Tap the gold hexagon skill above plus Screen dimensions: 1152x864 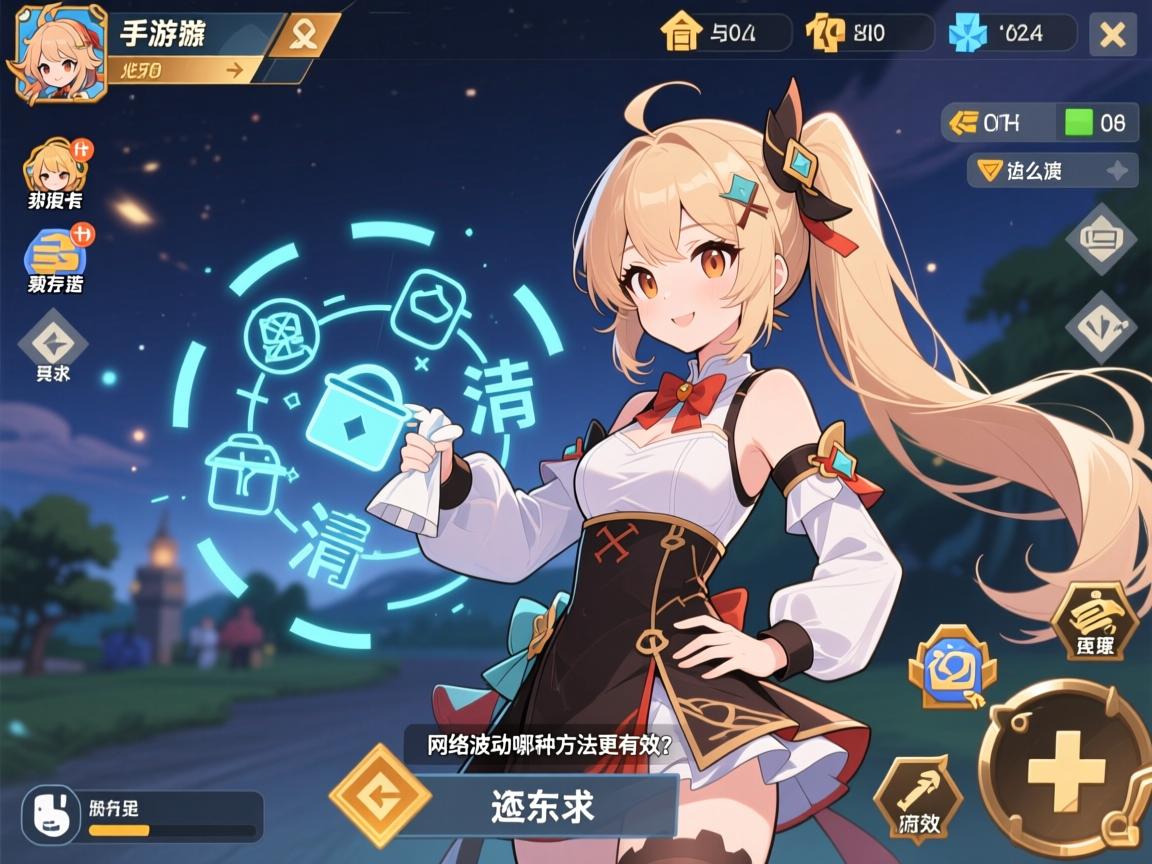(x=1094, y=622)
